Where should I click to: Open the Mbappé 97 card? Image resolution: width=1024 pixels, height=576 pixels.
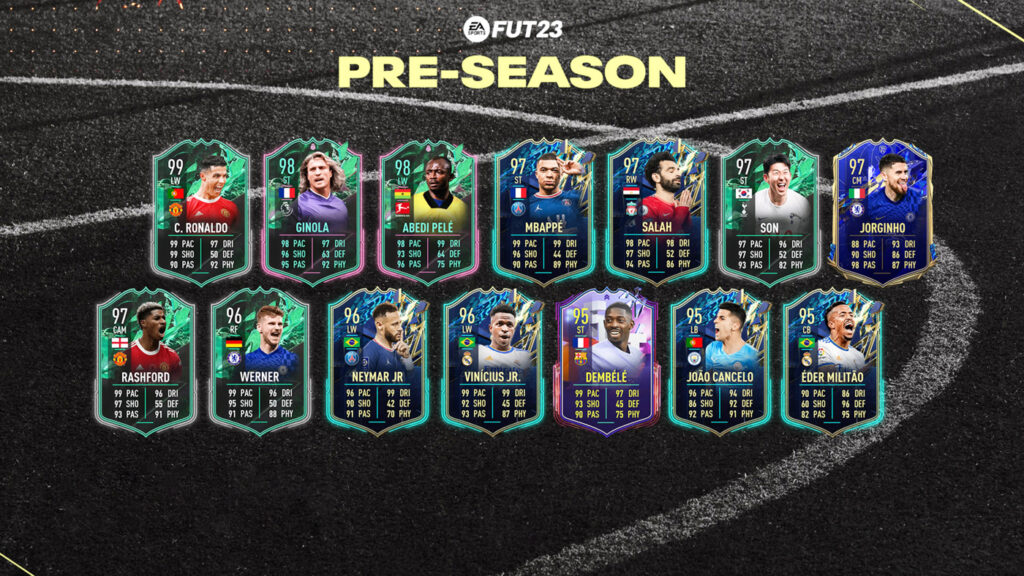pyautogui.click(x=543, y=211)
